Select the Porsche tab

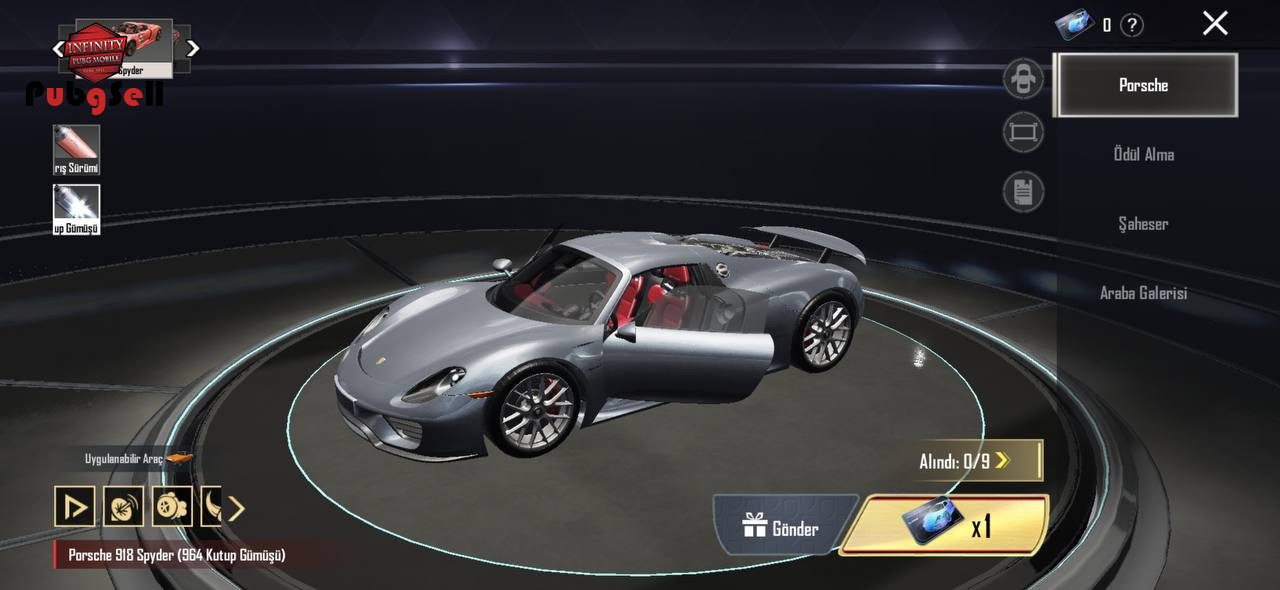coord(1146,85)
